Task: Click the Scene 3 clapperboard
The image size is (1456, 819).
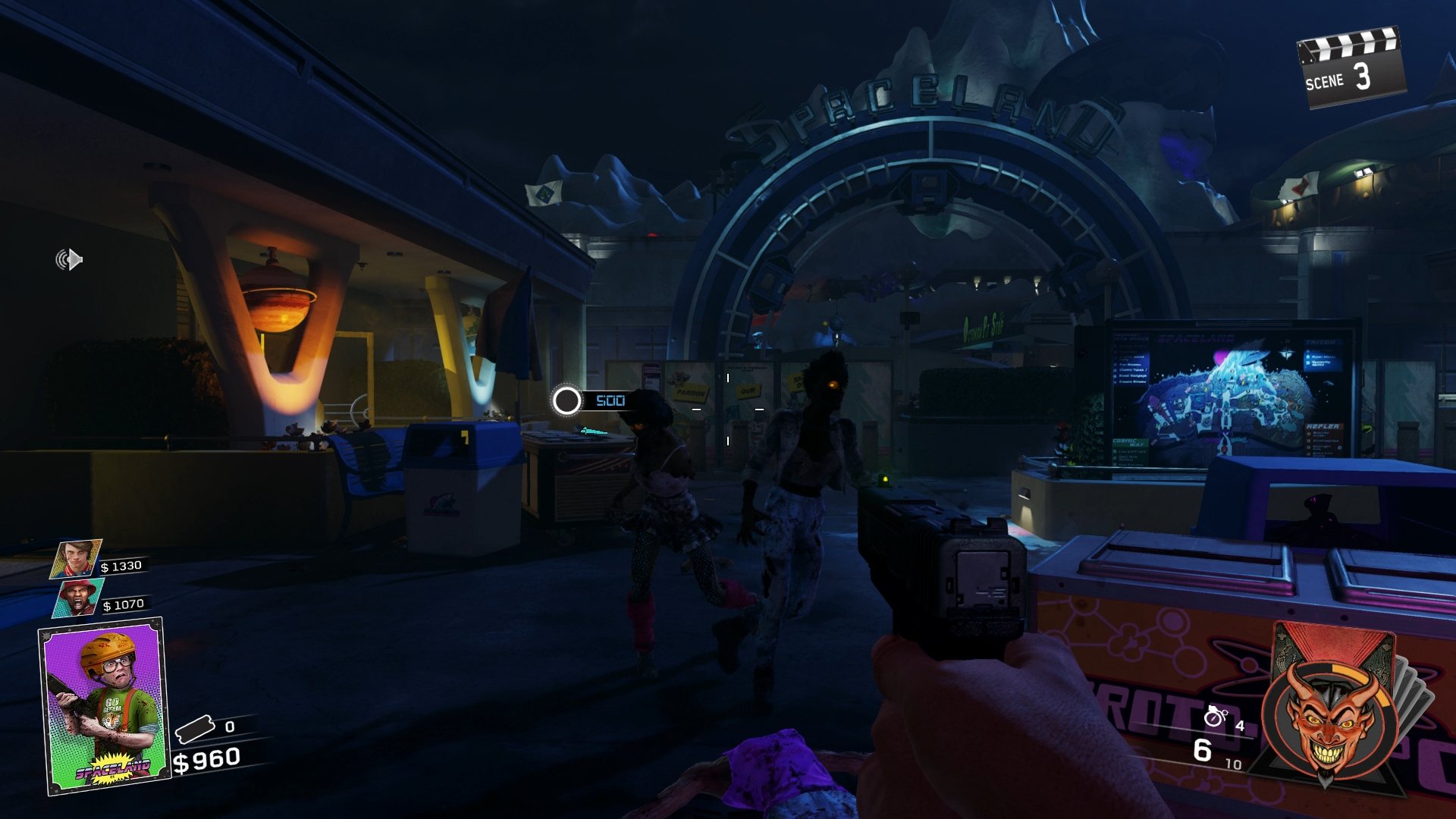Action: point(1351,68)
